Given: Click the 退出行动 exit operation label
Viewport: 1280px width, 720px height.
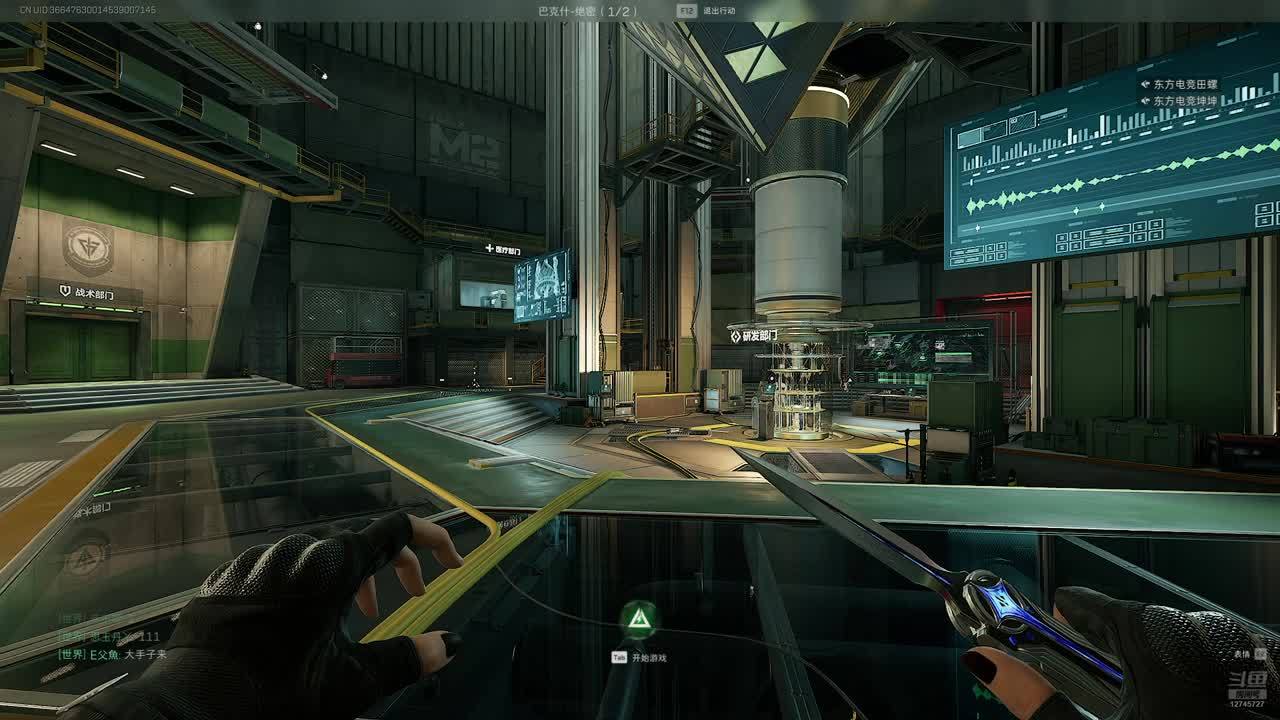Looking at the screenshot, I should click(x=719, y=10).
